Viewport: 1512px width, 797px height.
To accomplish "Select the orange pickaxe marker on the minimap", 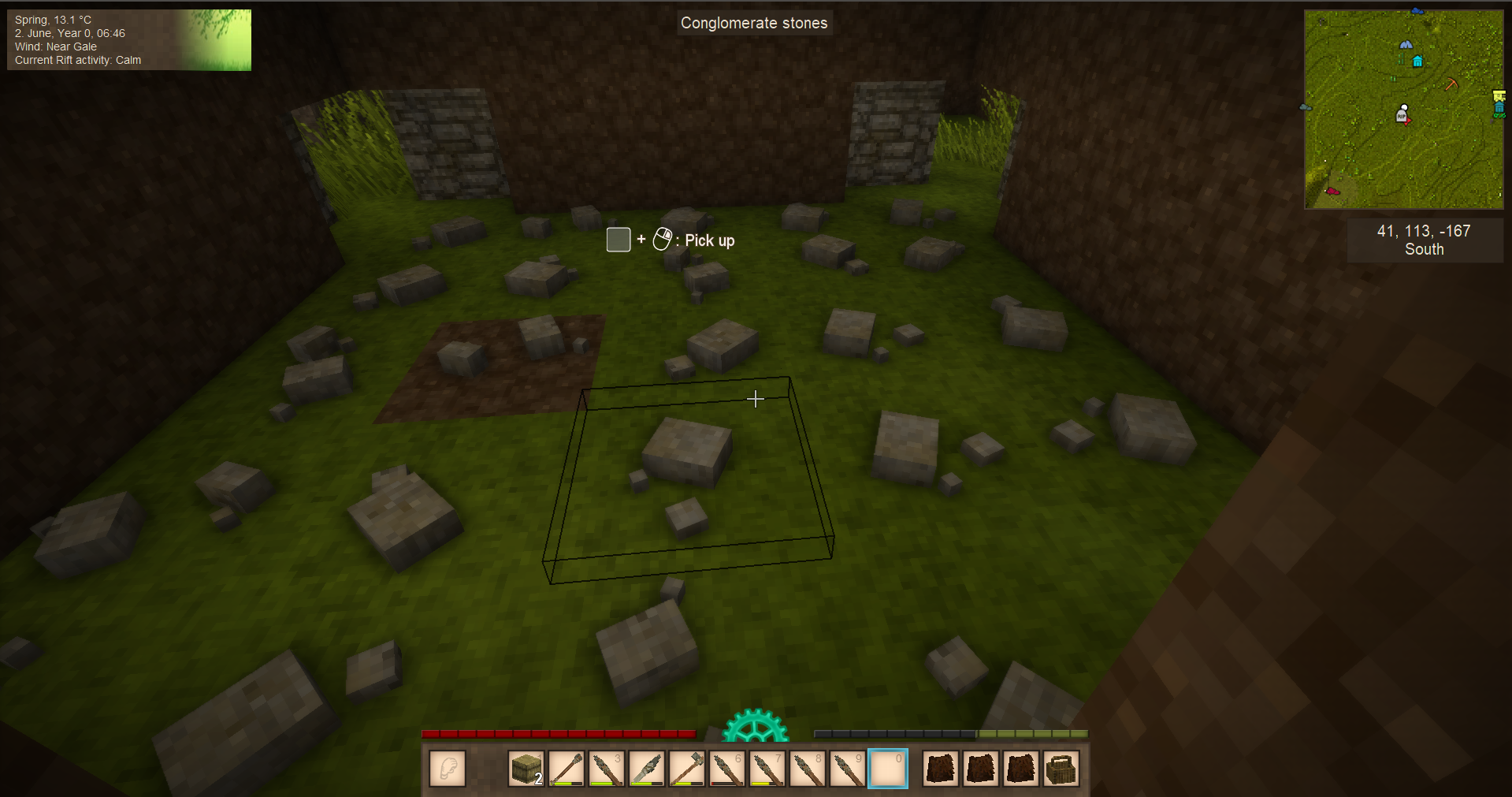I will click(1451, 84).
